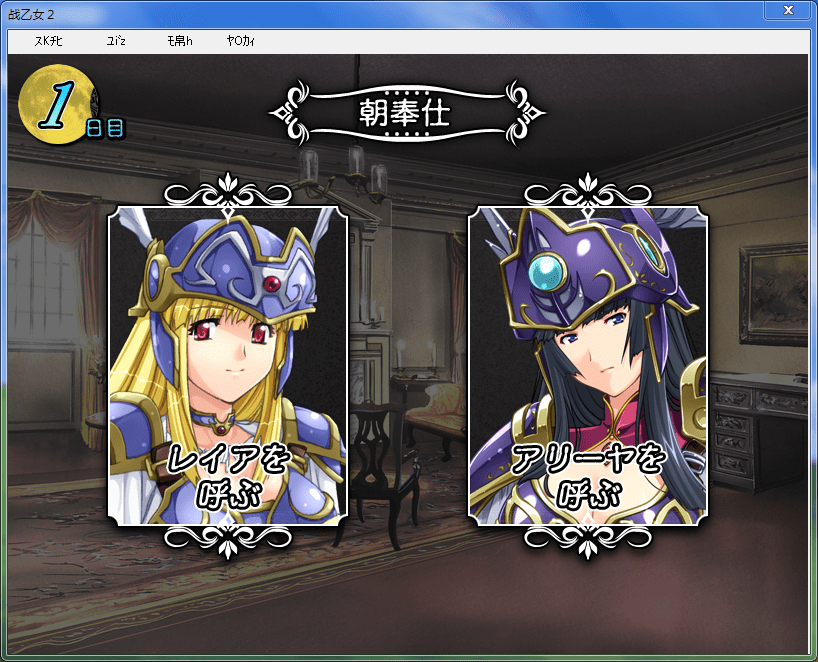Open the ｽKﾁﾋ menu in the menu bar
The image size is (818, 662).
(x=48, y=41)
